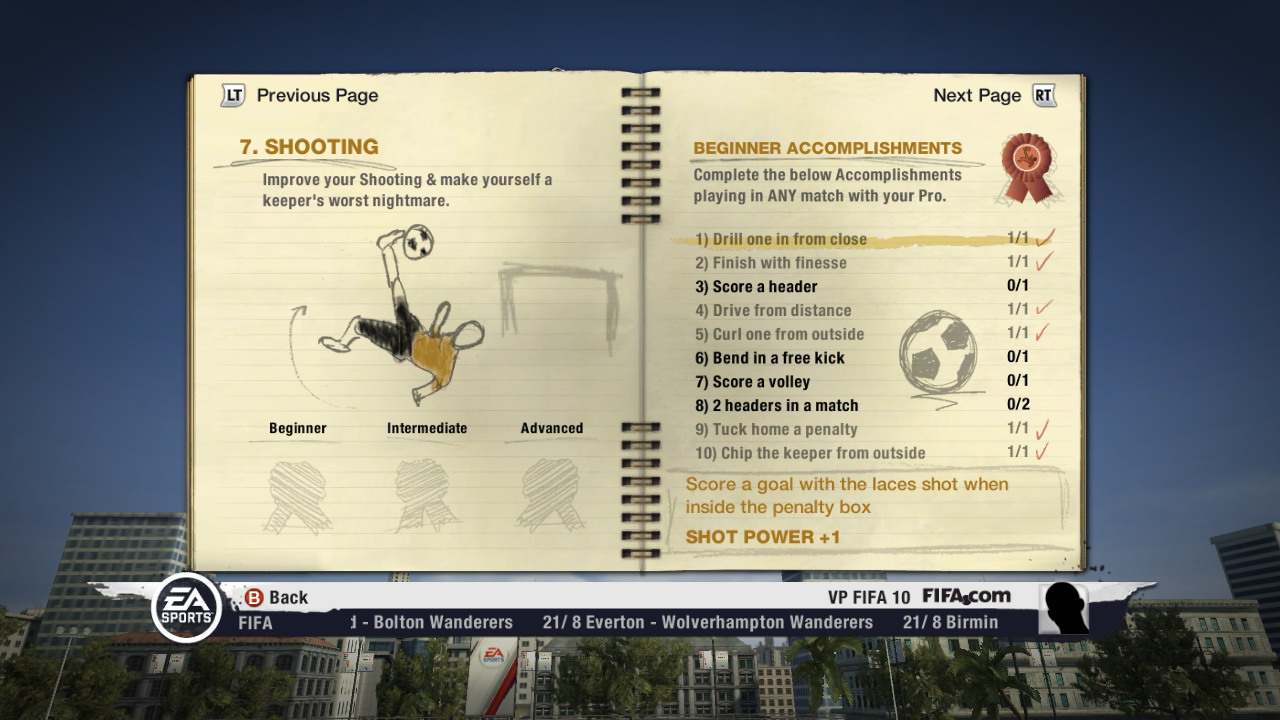Click the FIFA.com logo
1280x720 pixels.
pyautogui.click(x=966, y=596)
